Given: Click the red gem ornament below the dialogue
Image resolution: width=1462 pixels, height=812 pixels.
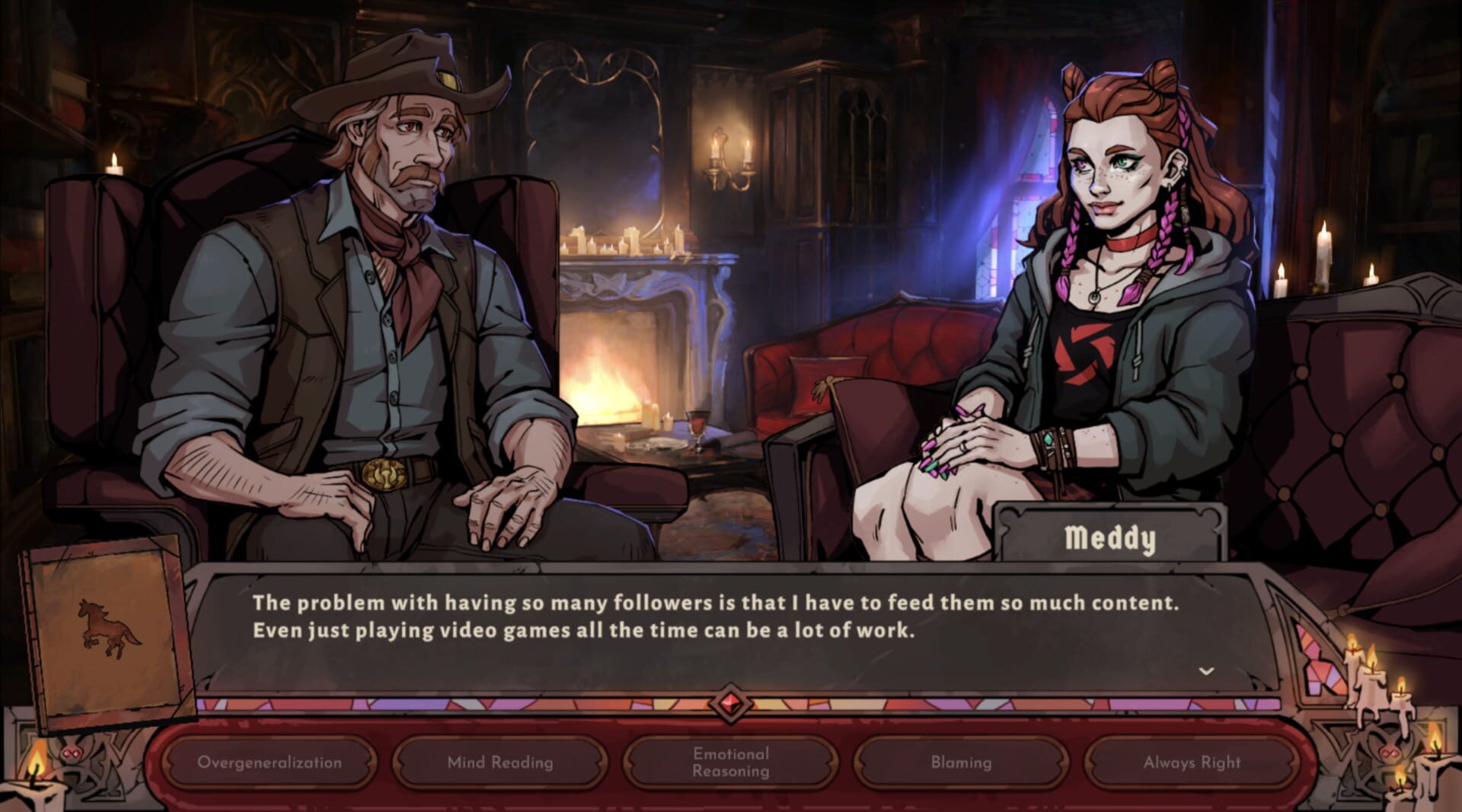Looking at the screenshot, I should click(x=729, y=705).
